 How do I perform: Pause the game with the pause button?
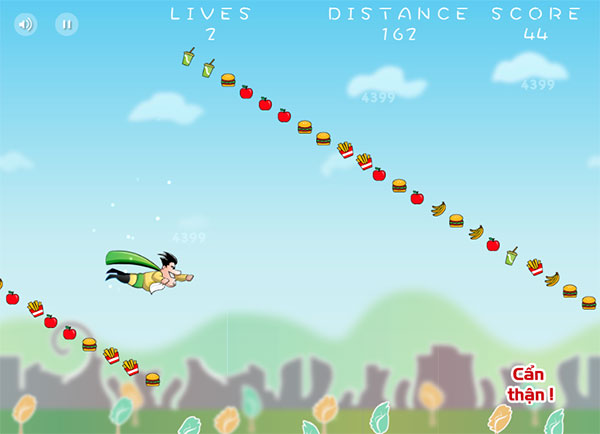coord(67,24)
